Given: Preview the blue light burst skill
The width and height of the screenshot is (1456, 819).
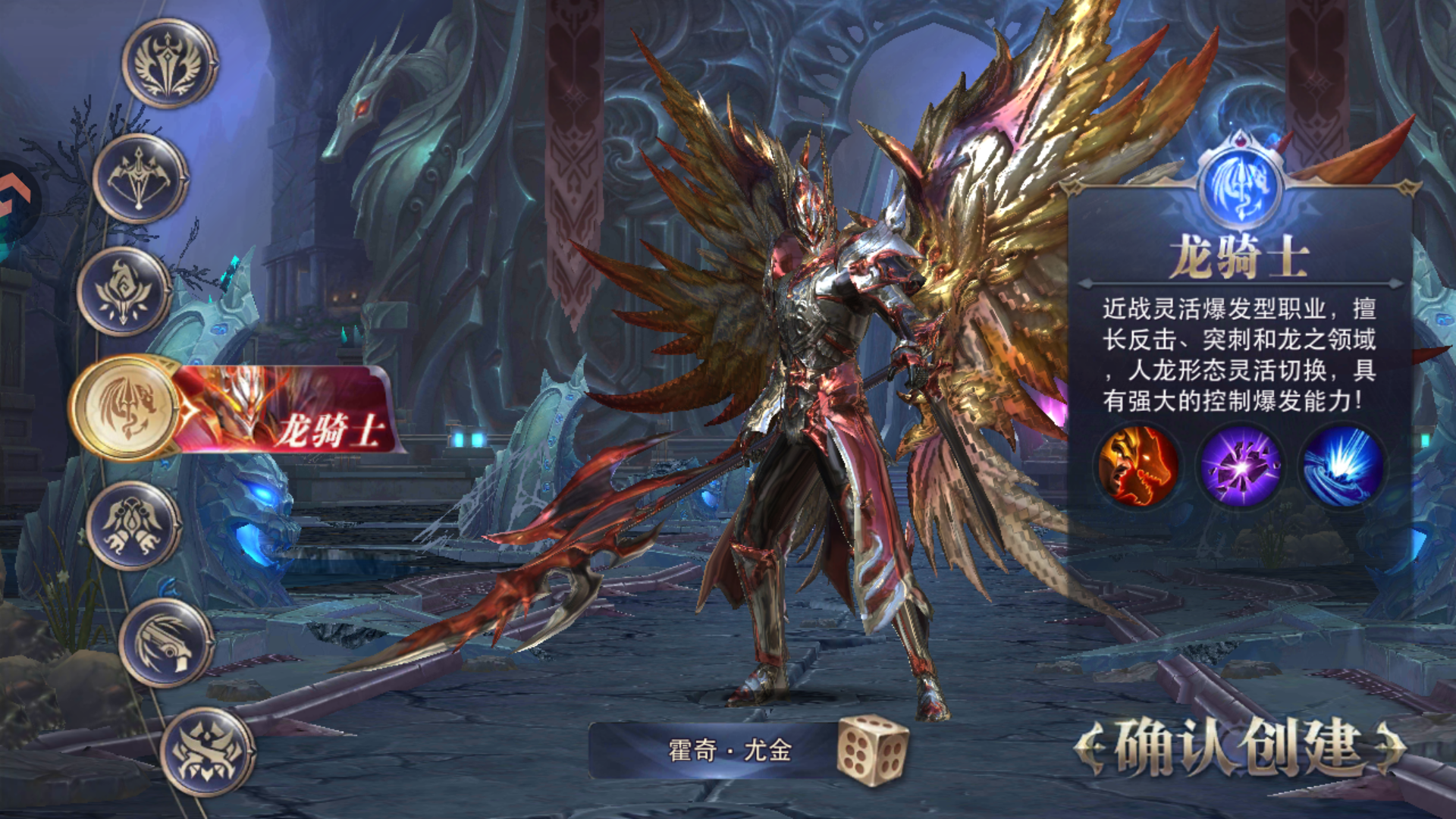Looking at the screenshot, I should point(1342,466).
